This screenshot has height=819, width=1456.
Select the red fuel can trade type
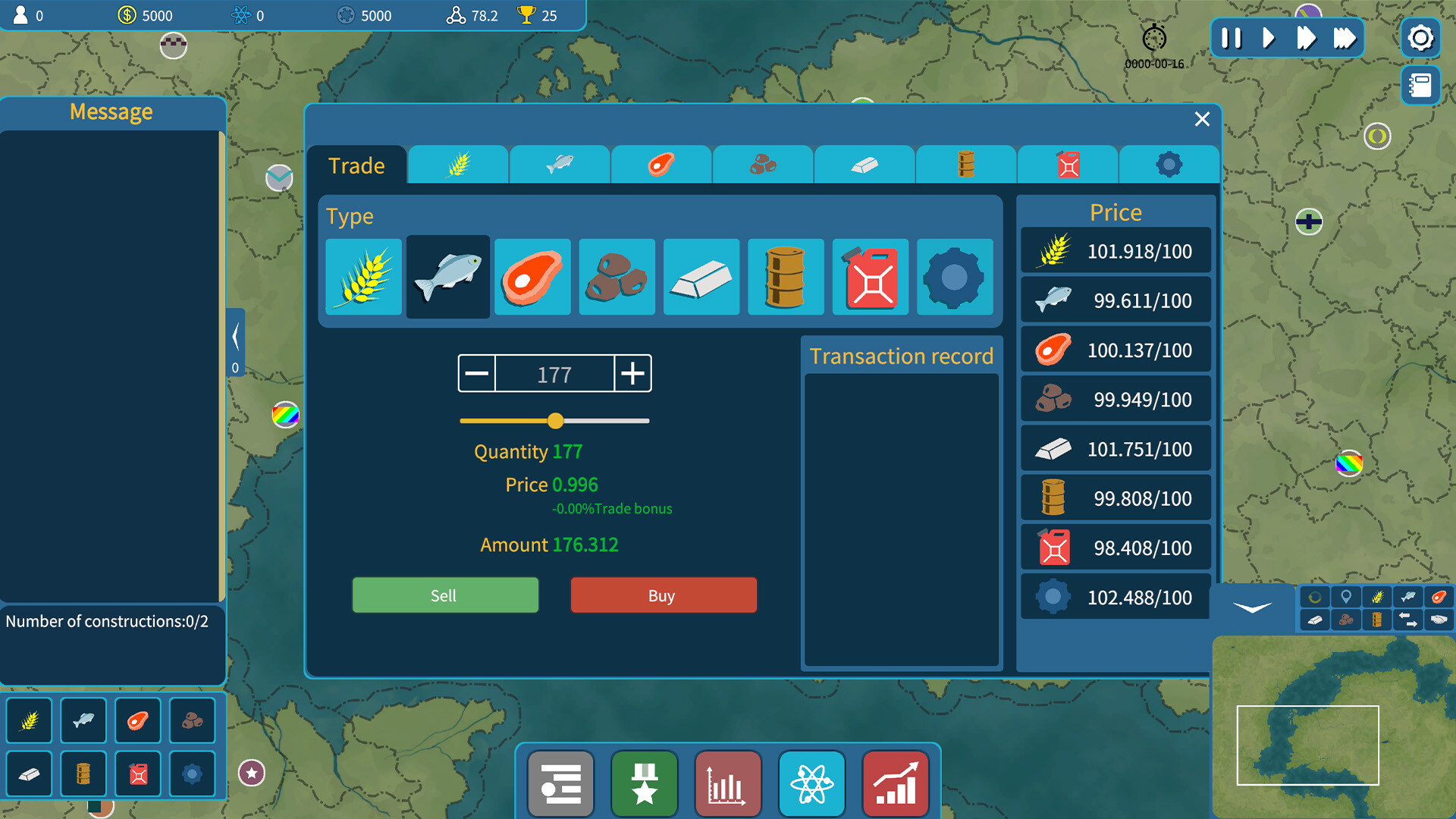871,277
